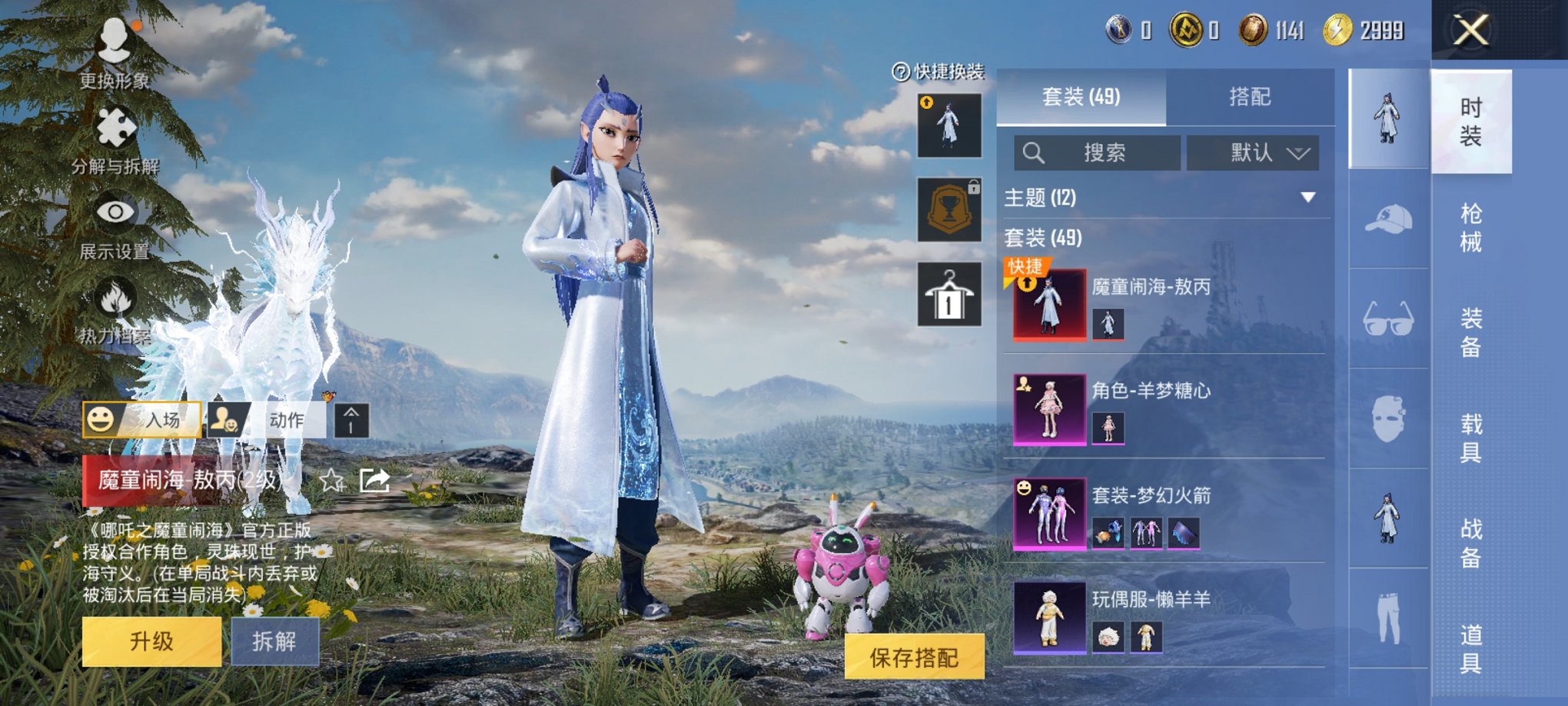The height and width of the screenshot is (706, 1568).
Task: Open the 更换形象 character change panel
Action: pyautogui.click(x=114, y=46)
